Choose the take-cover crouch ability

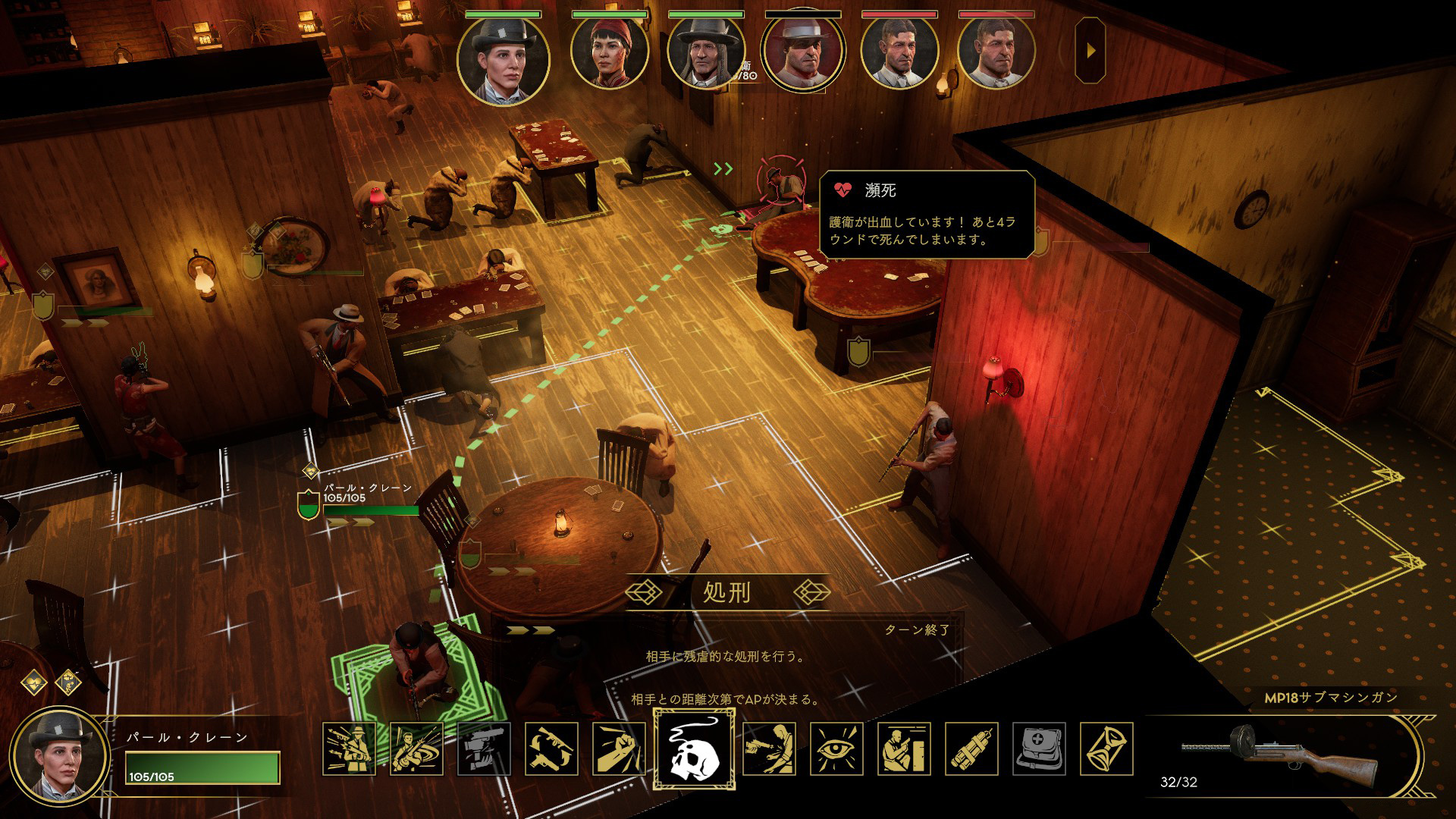tap(904, 749)
